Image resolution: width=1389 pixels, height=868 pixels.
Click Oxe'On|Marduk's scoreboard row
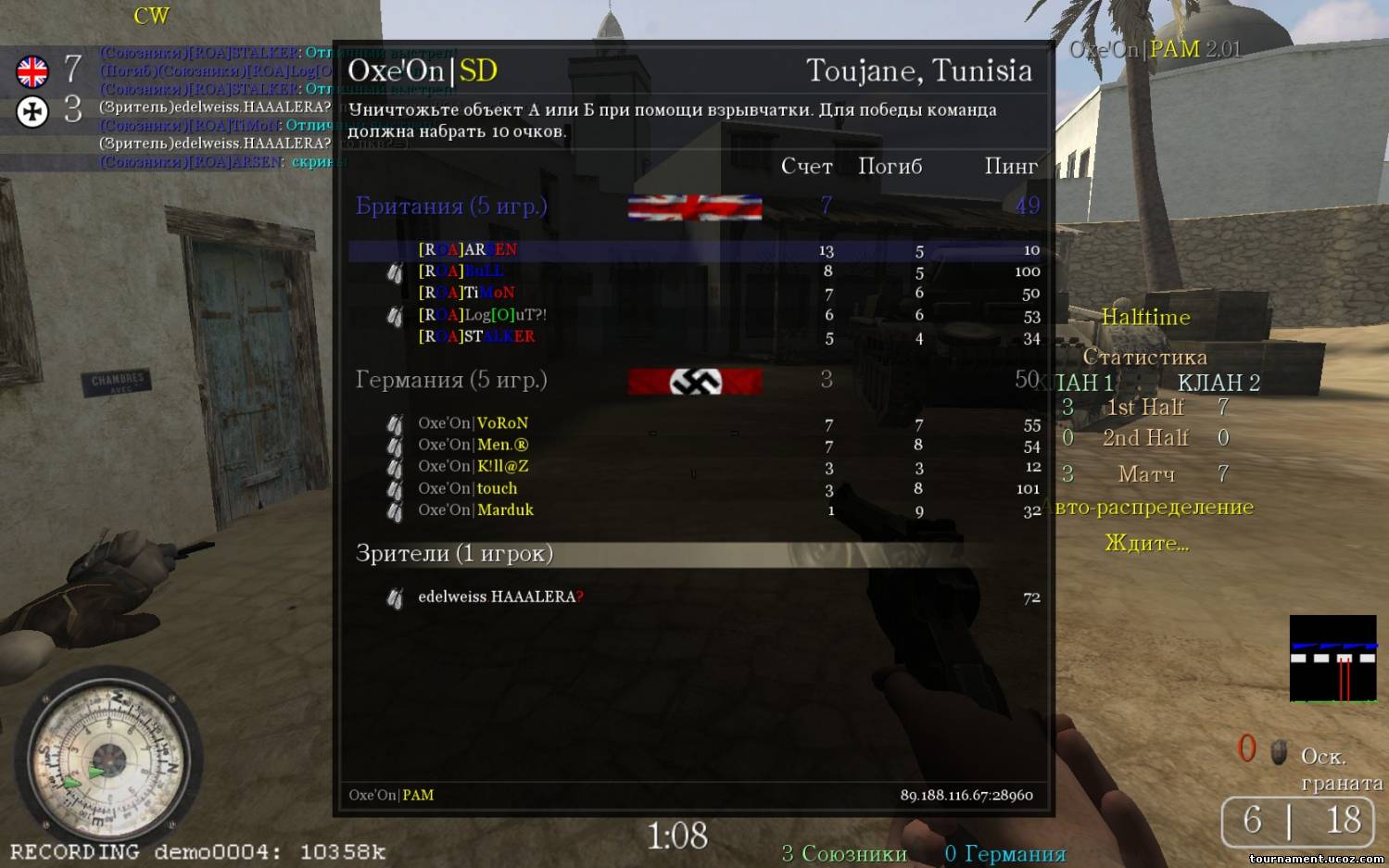(x=475, y=509)
